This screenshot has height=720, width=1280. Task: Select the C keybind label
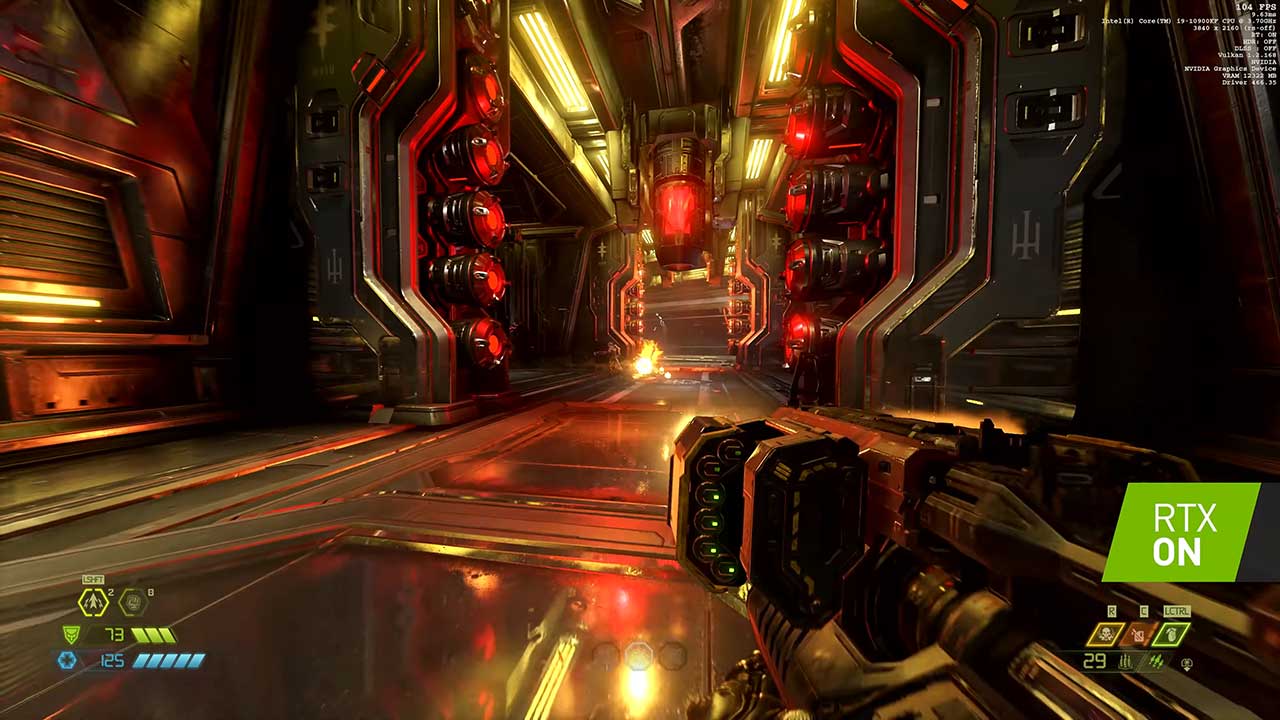(x=1142, y=610)
